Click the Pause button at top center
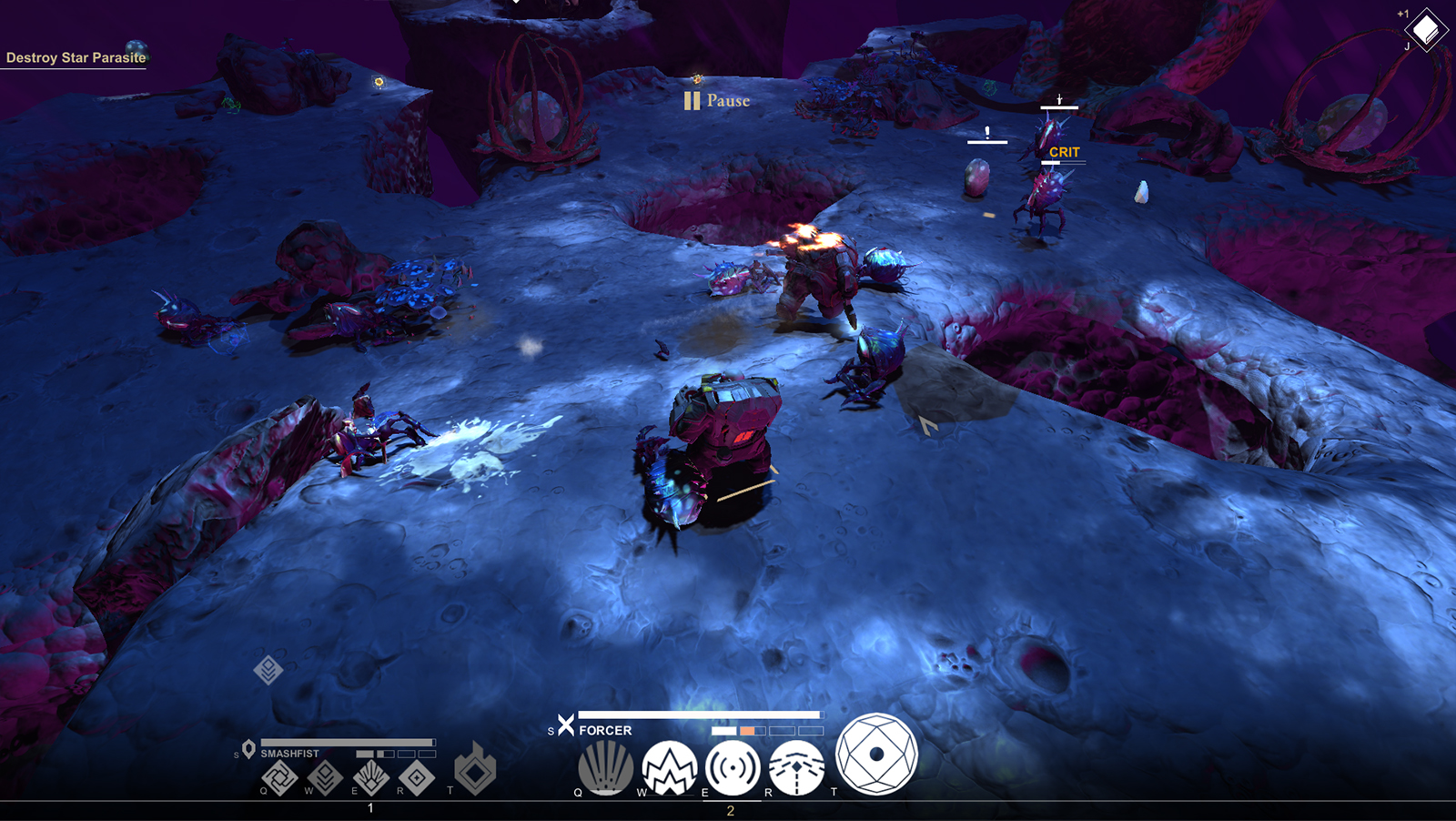 point(718,100)
